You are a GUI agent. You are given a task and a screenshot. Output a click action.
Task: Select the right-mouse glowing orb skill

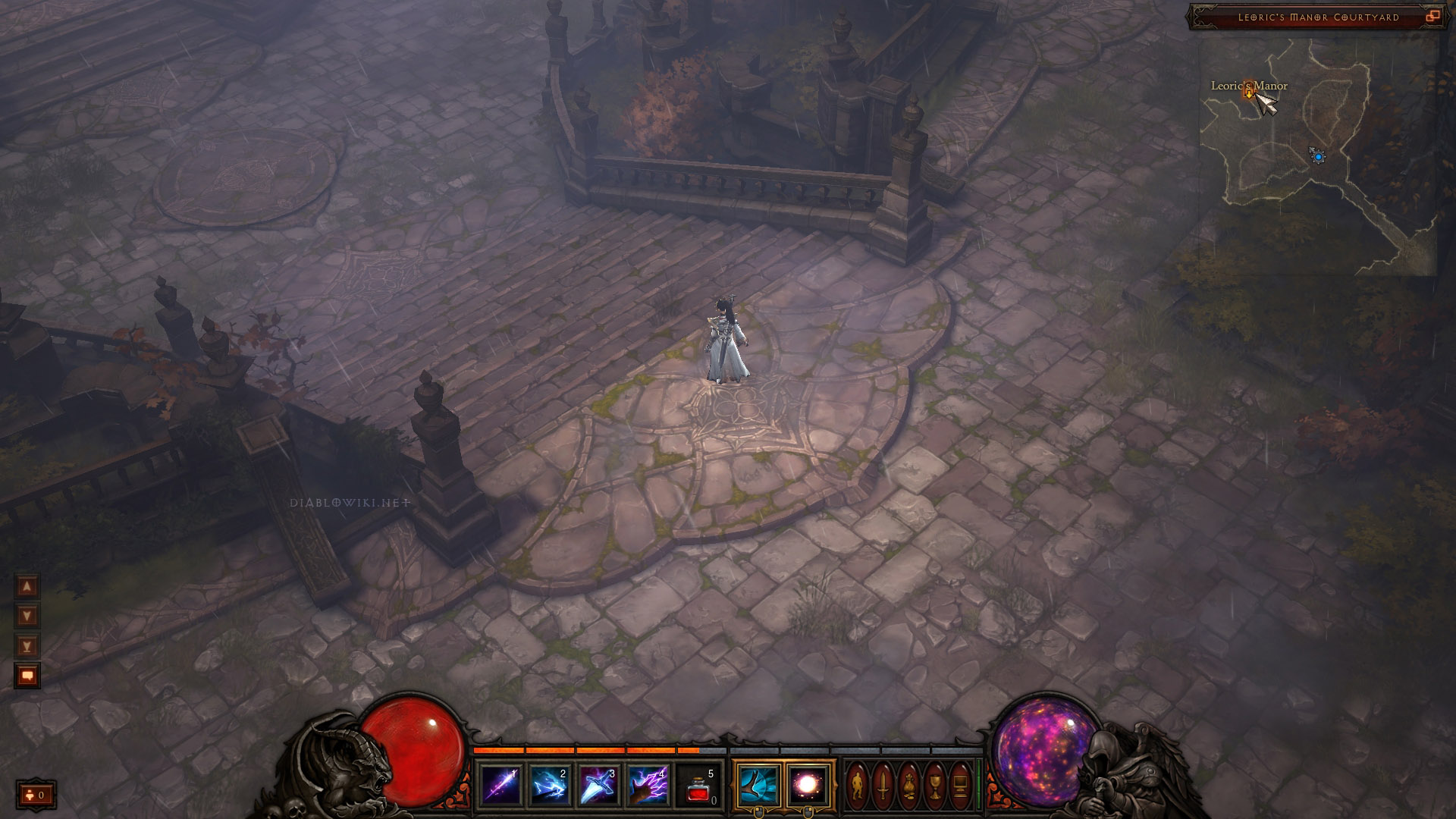pos(808,785)
